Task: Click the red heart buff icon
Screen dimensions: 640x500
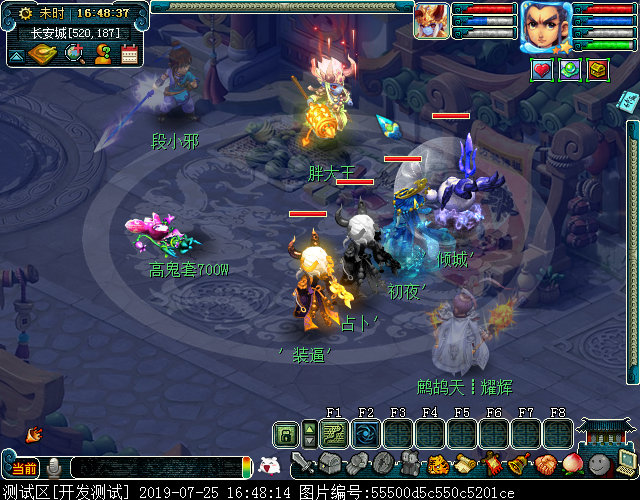Action: tap(541, 69)
